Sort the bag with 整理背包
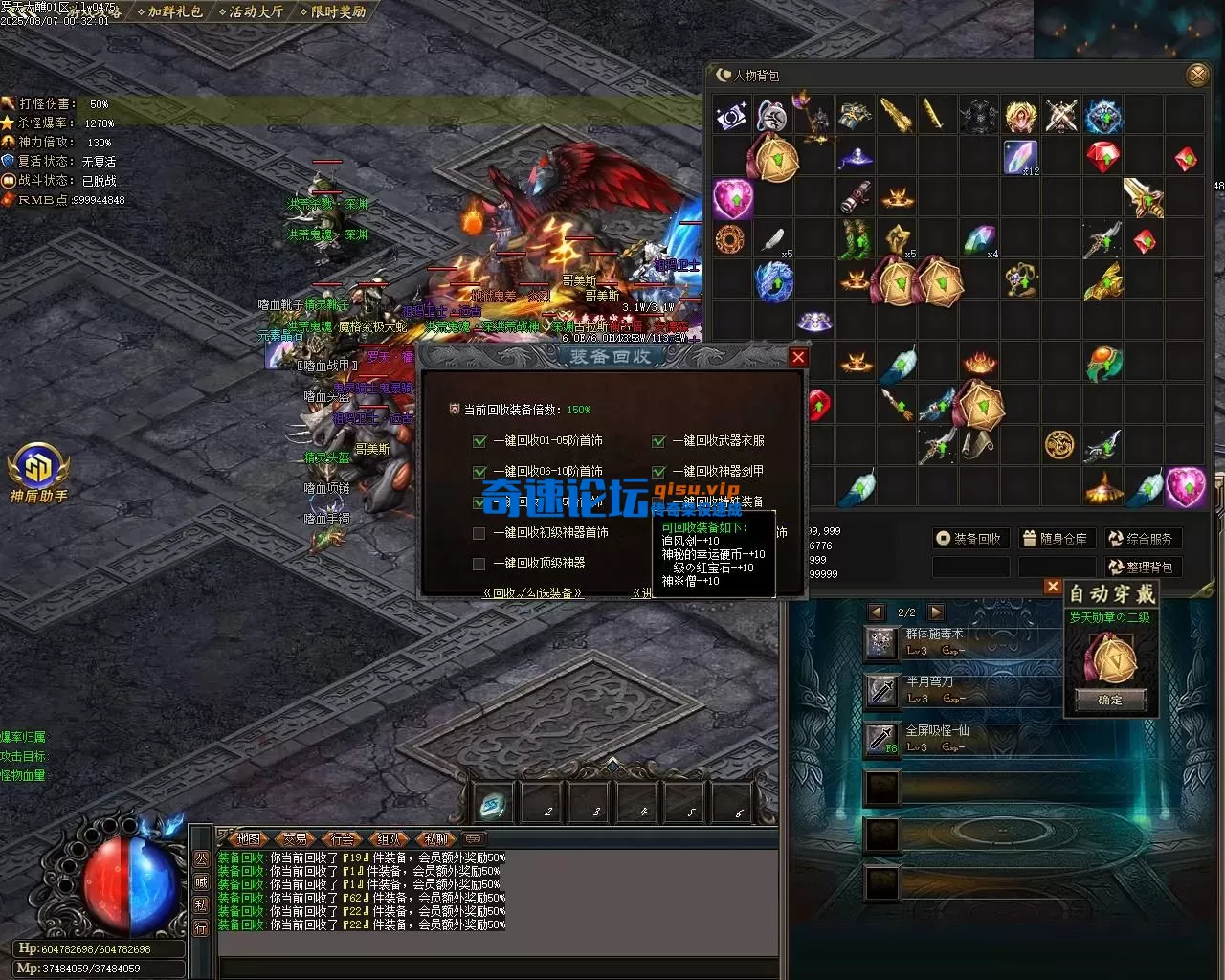This screenshot has height=980, width=1225. click(1143, 568)
